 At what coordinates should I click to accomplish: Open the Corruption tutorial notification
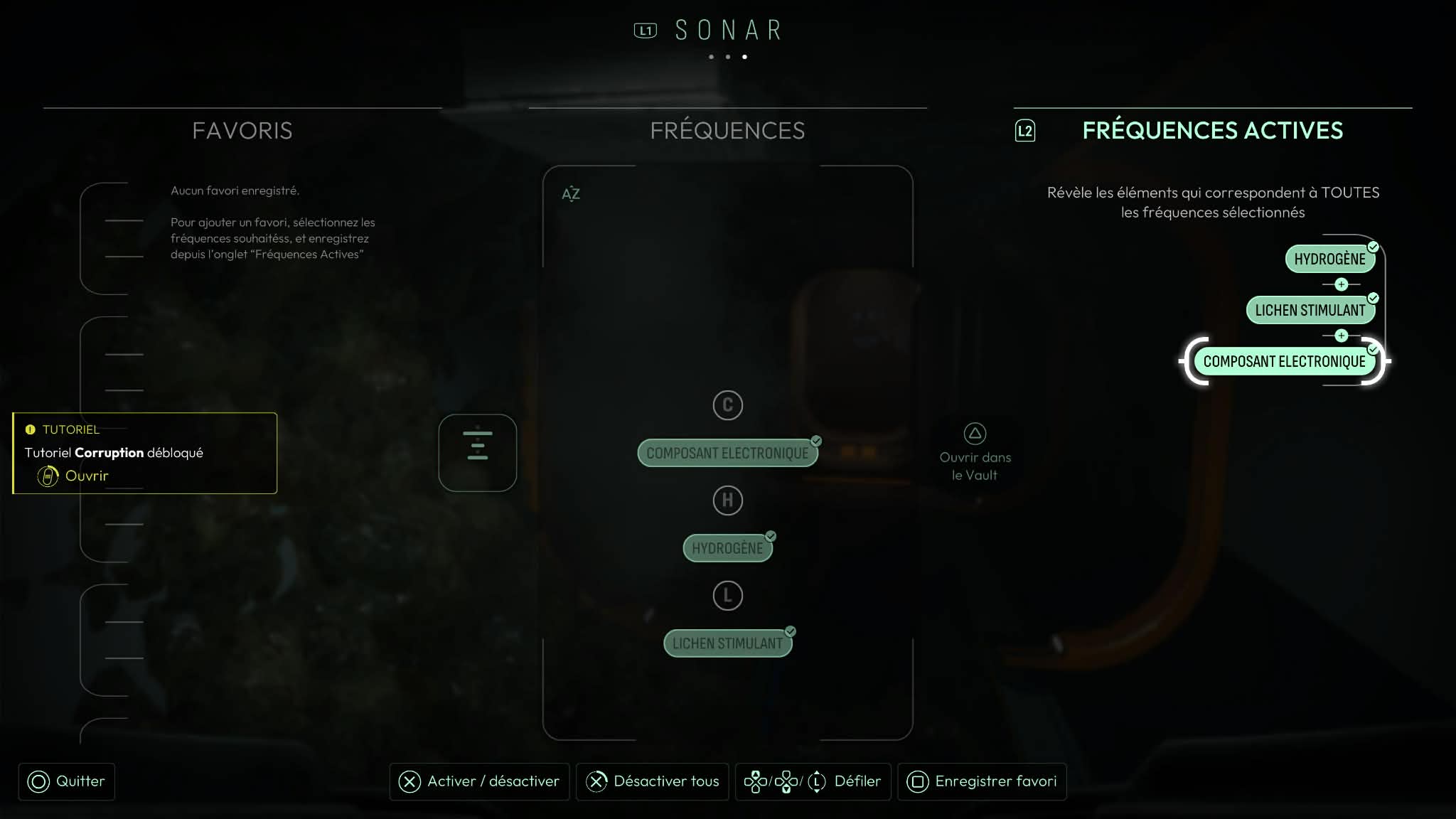pyautogui.click(x=86, y=476)
